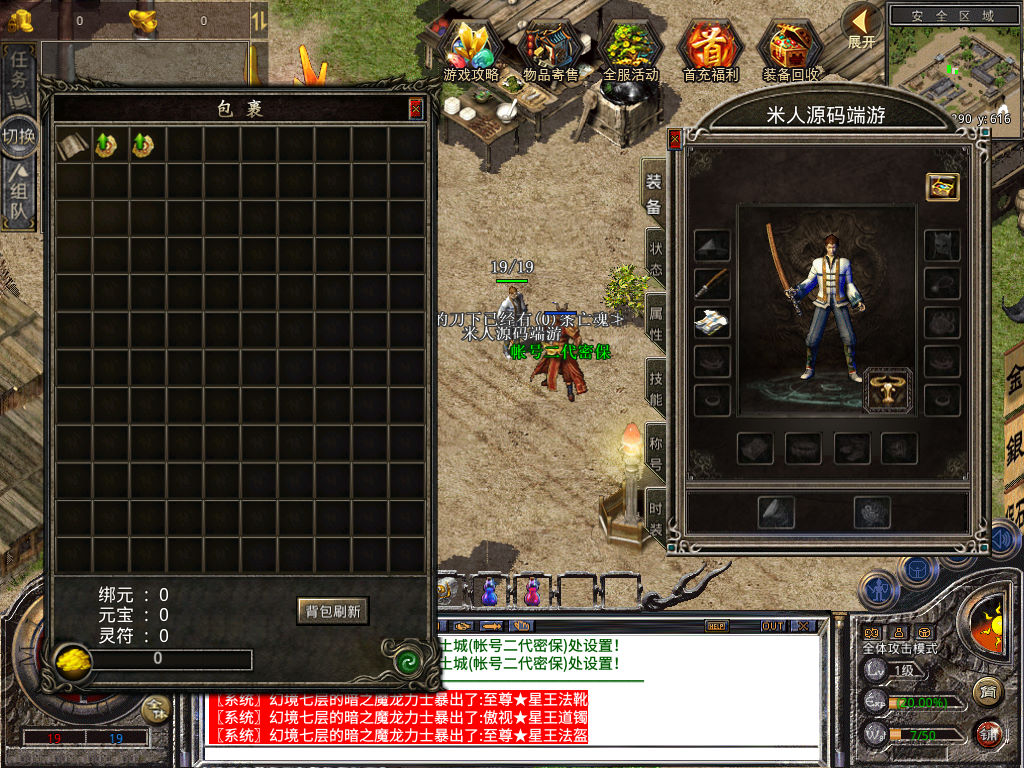This screenshot has width=1024, height=768.
Task: Switch to the 属性 attributes tab
Action: 656,322
